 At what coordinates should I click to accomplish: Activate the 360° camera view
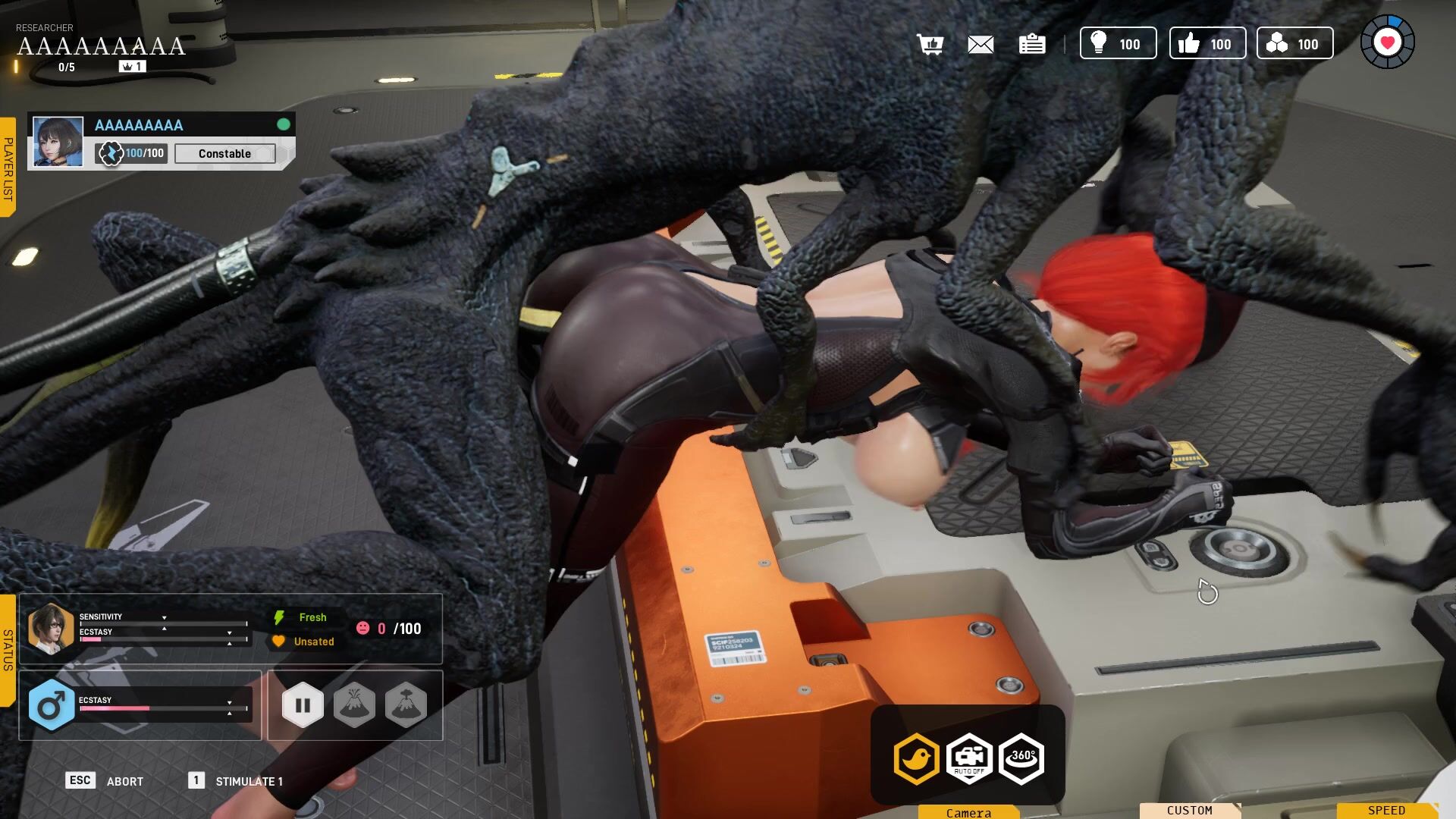tap(1021, 758)
